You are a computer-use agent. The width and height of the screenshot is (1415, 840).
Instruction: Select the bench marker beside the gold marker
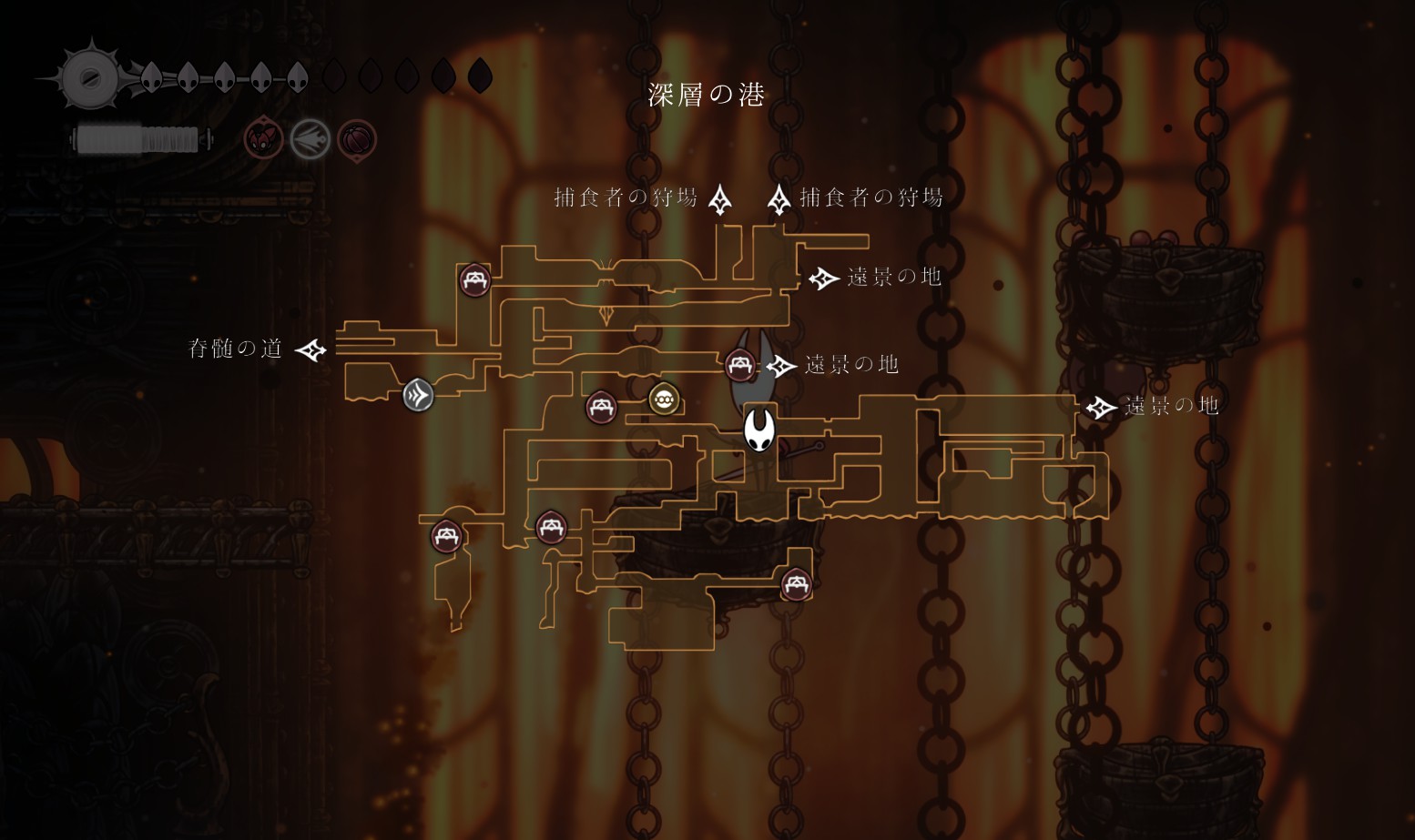tap(601, 407)
